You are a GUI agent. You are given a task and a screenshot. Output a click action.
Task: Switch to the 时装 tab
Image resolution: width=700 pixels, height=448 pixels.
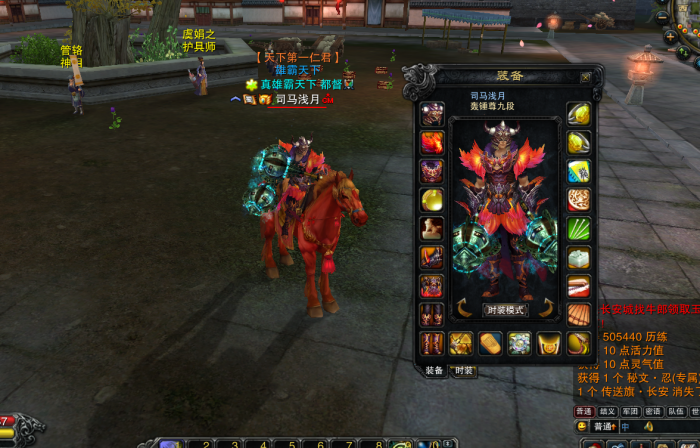(463, 370)
